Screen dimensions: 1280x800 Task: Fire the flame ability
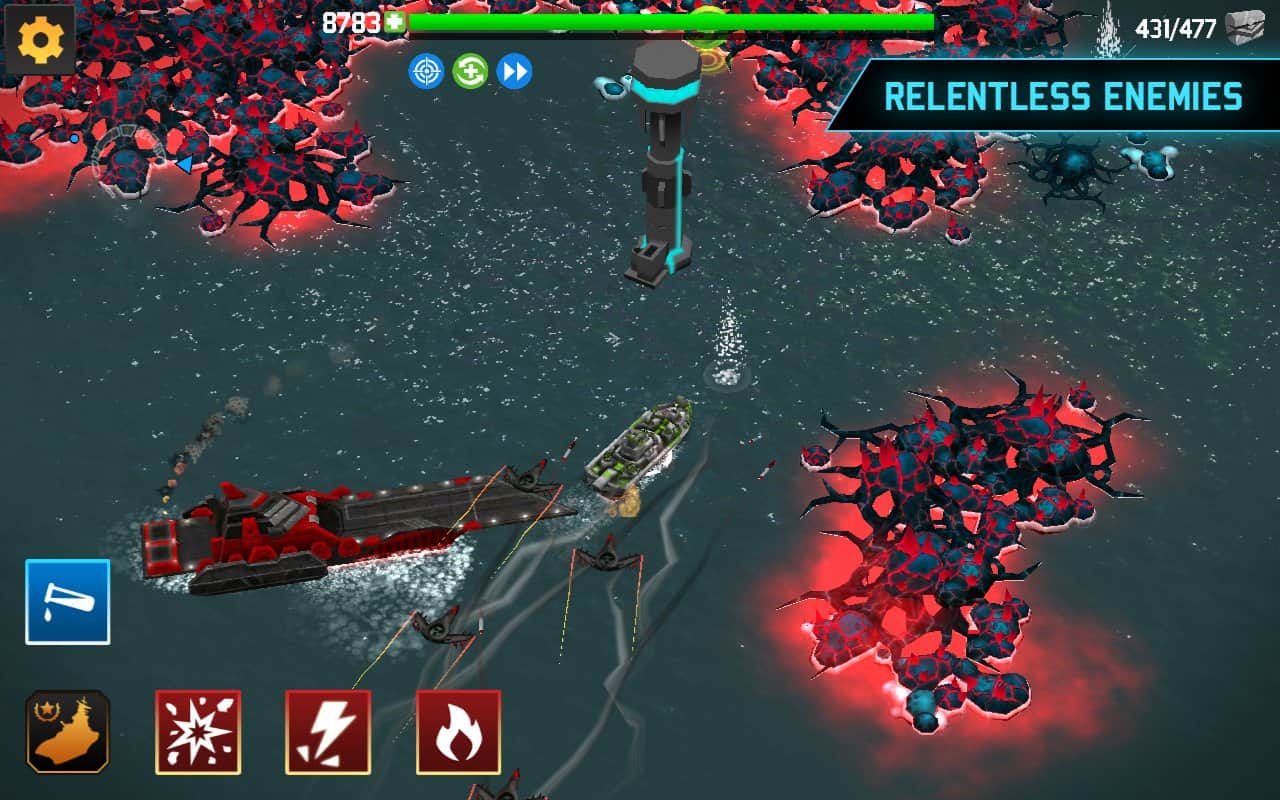458,732
